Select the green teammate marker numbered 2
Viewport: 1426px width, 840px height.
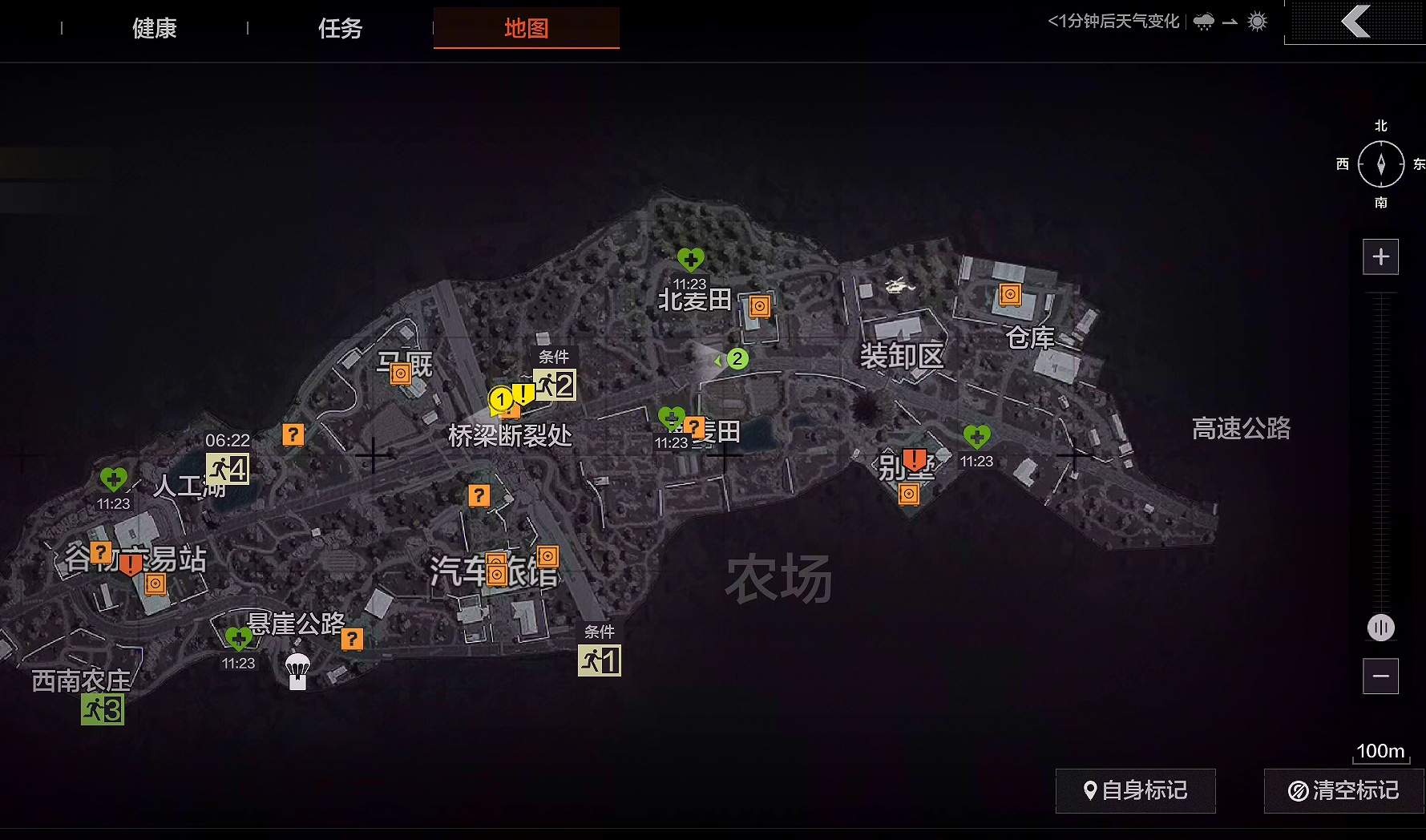point(737,359)
